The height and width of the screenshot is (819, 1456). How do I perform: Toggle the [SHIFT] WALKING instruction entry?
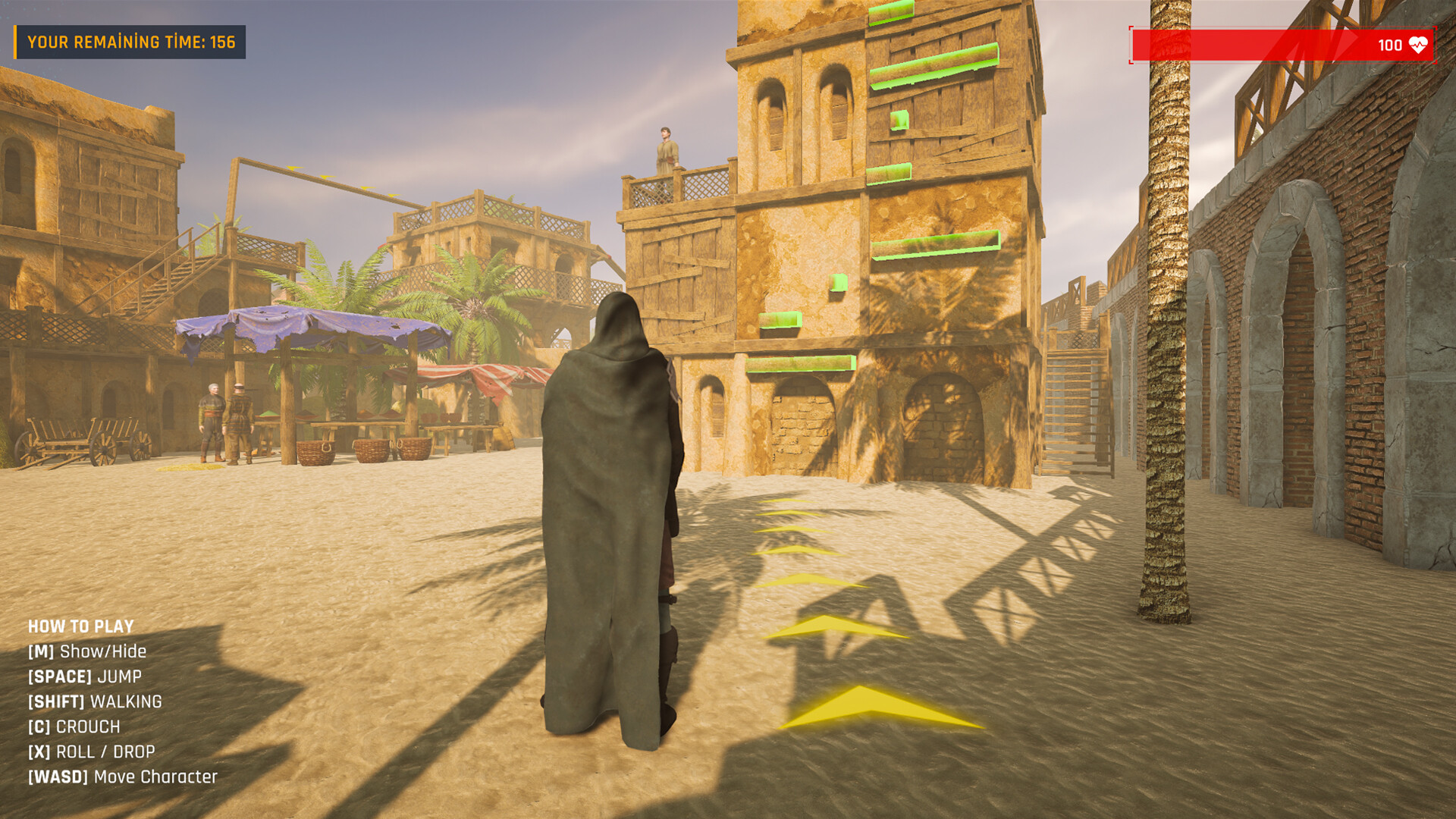pos(94,701)
